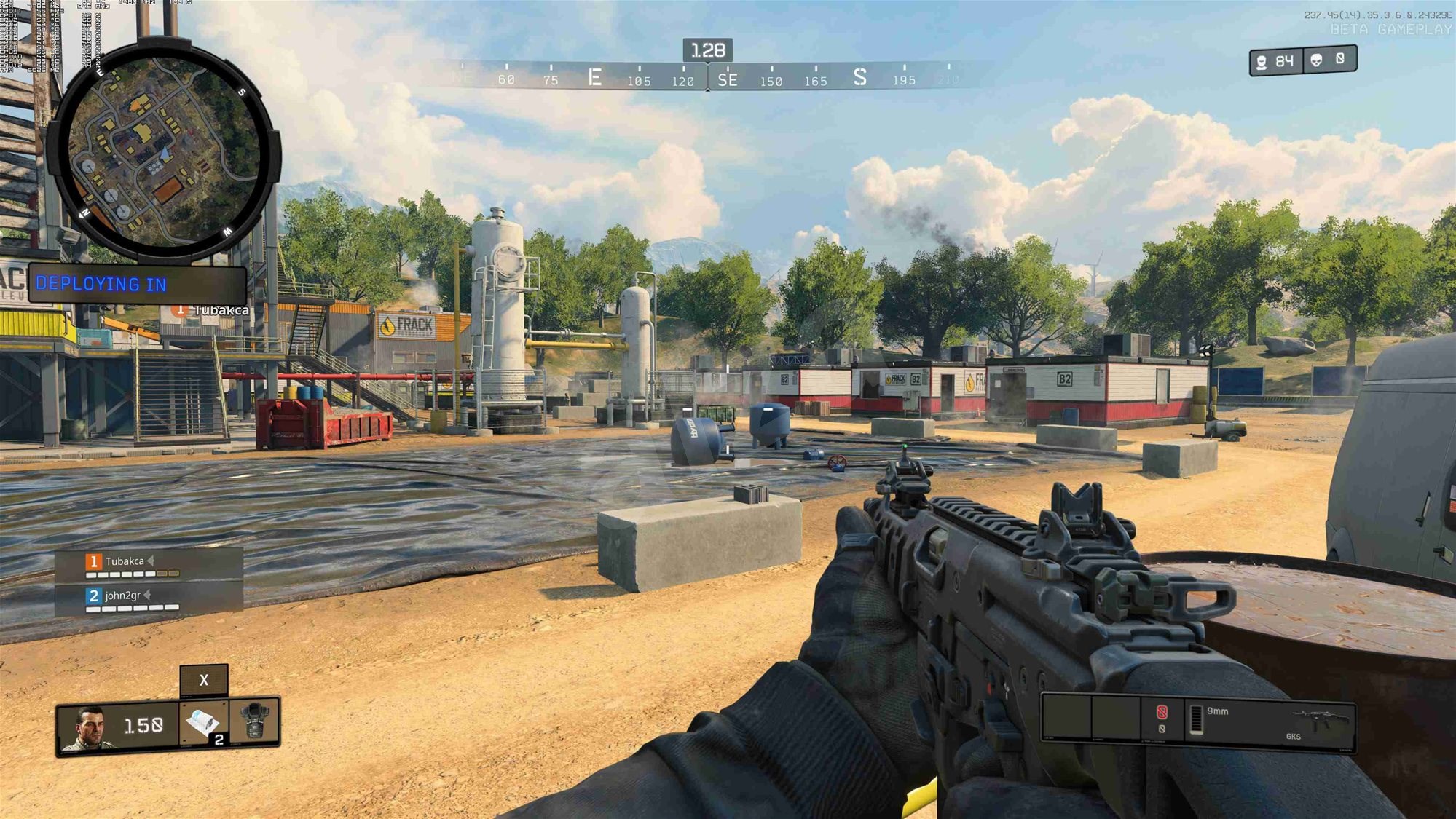Image resolution: width=1456 pixels, height=819 pixels.
Task: Select the body armor slot
Action: coord(254,721)
